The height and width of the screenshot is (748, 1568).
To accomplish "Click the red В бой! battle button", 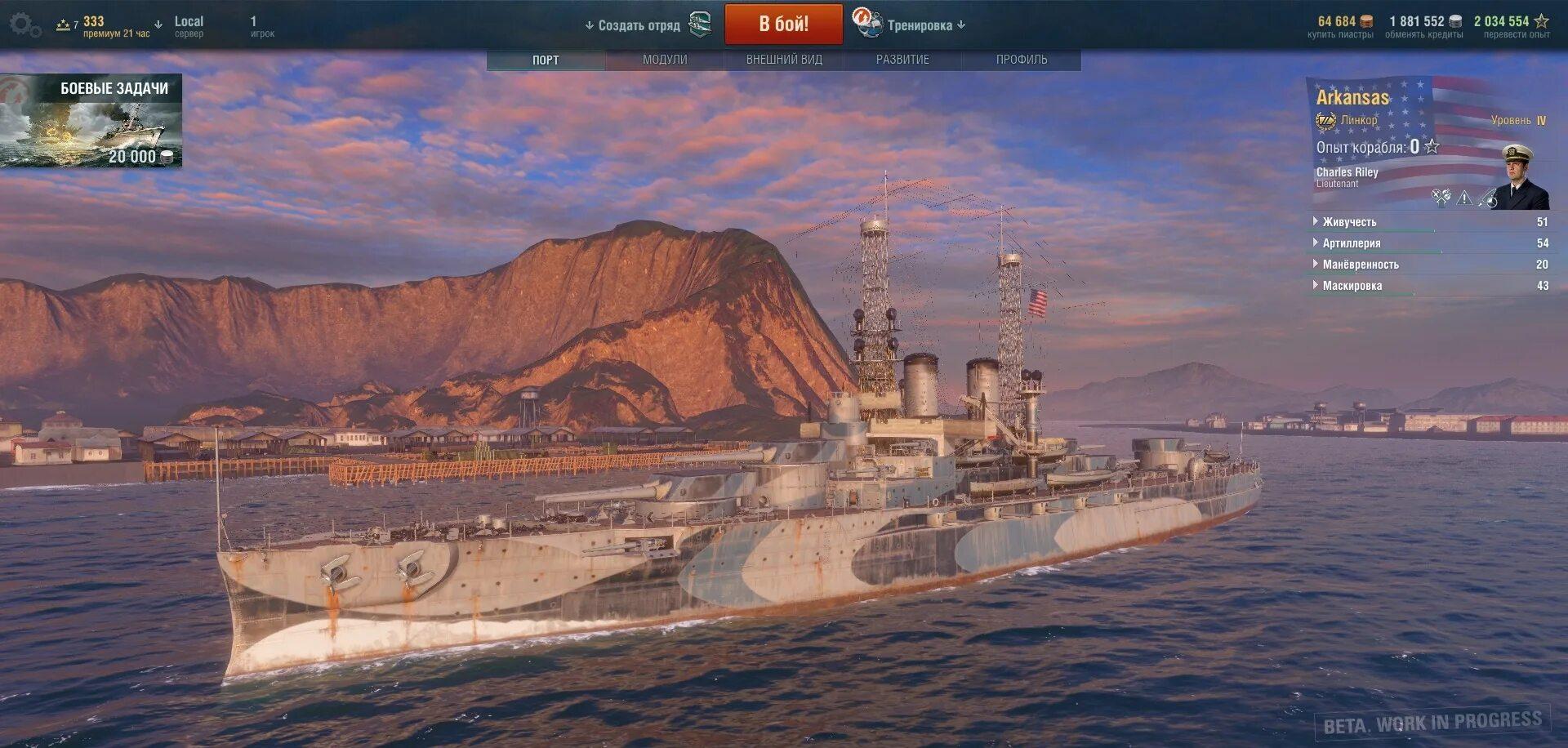I will (x=783, y=24).
